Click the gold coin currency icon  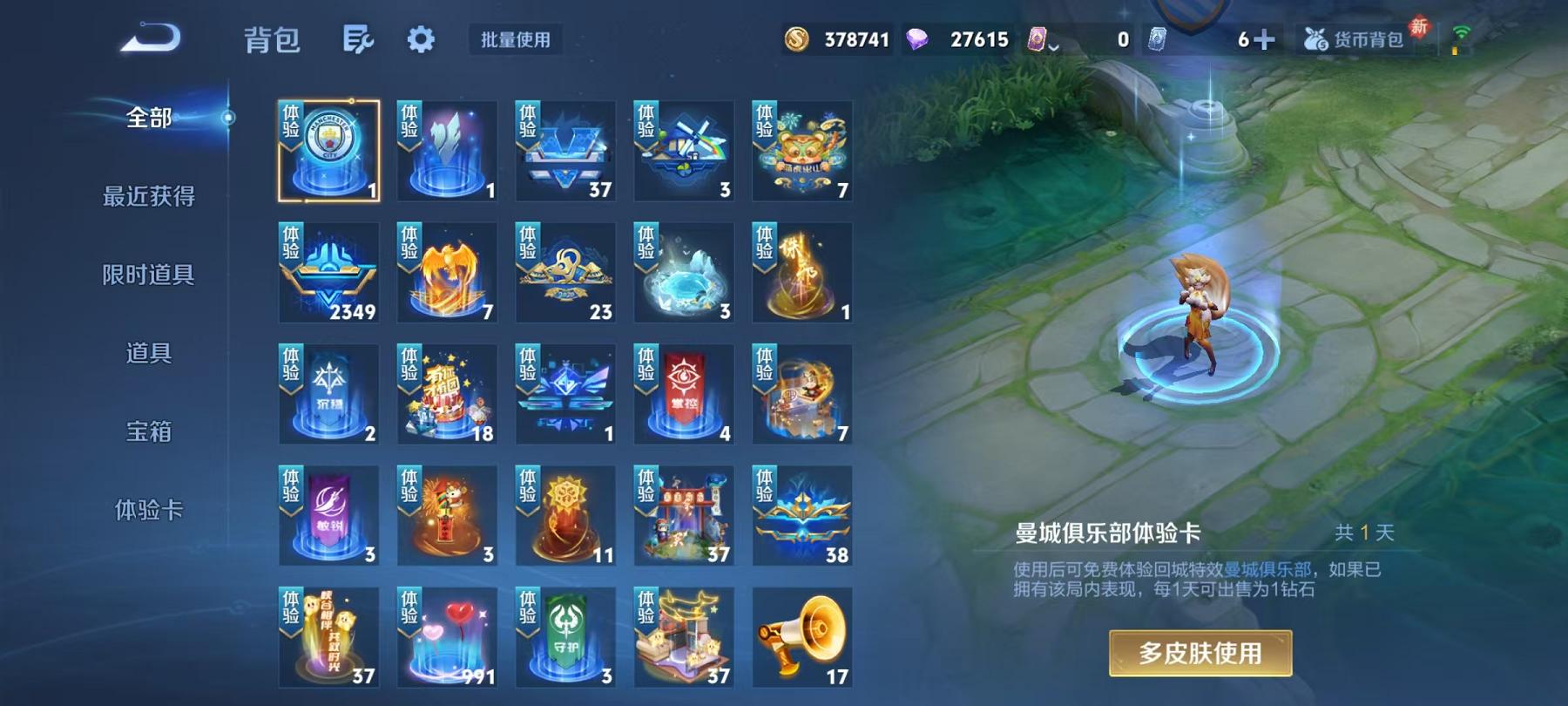(798, 38)
